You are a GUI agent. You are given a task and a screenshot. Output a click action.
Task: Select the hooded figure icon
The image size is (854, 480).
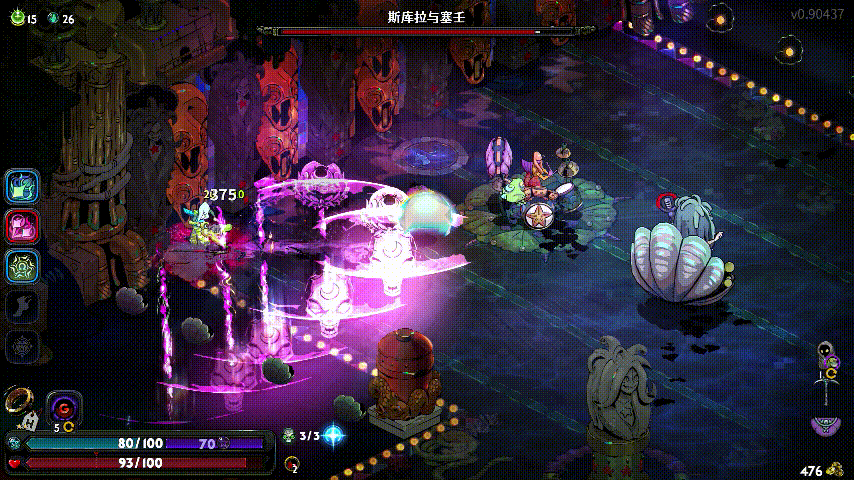click(x=826, y=352)
